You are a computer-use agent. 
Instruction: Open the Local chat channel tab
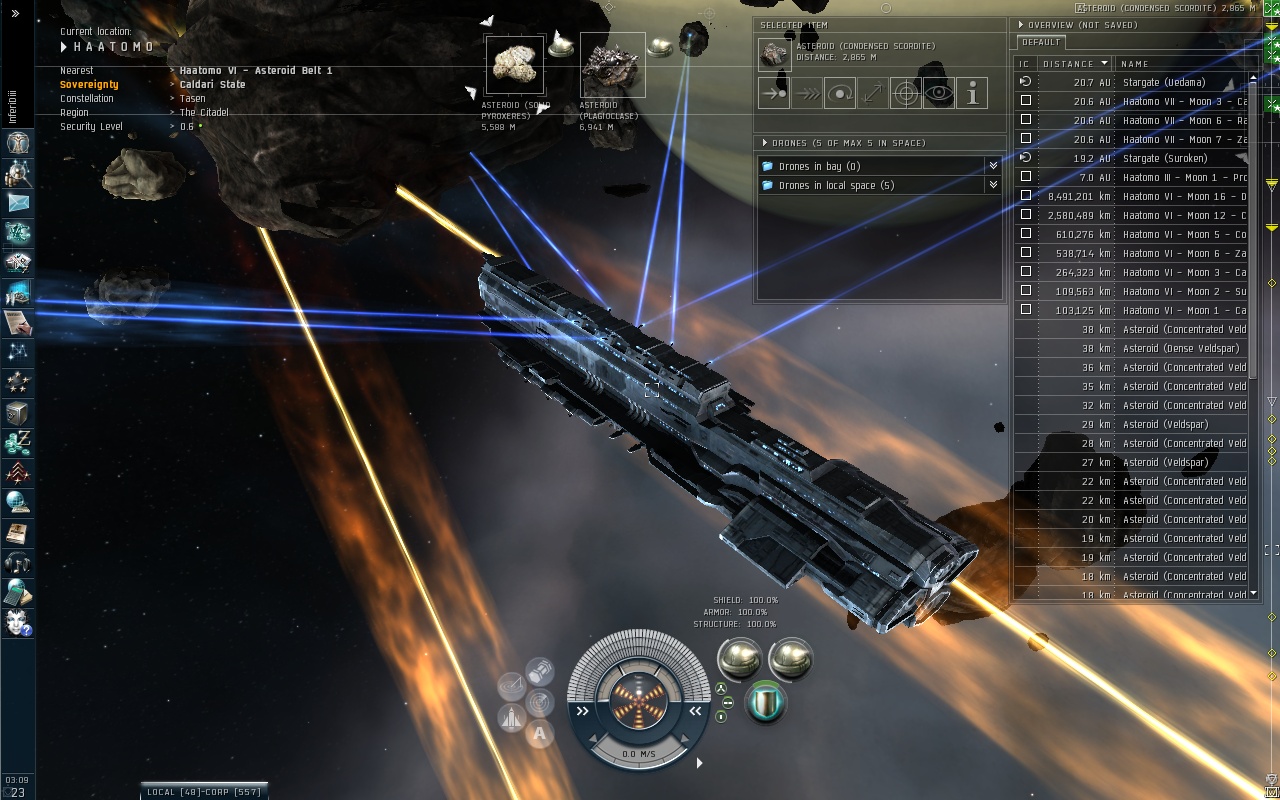[174, 792]
